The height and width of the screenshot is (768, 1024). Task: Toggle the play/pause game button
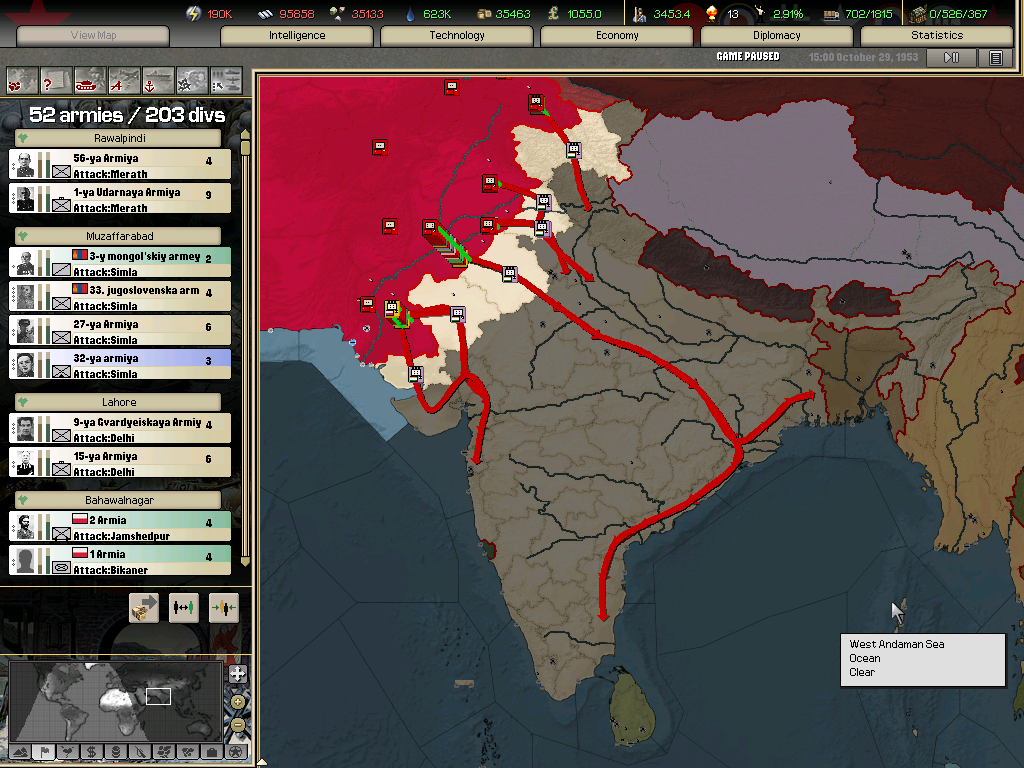[x=951, y=58]
